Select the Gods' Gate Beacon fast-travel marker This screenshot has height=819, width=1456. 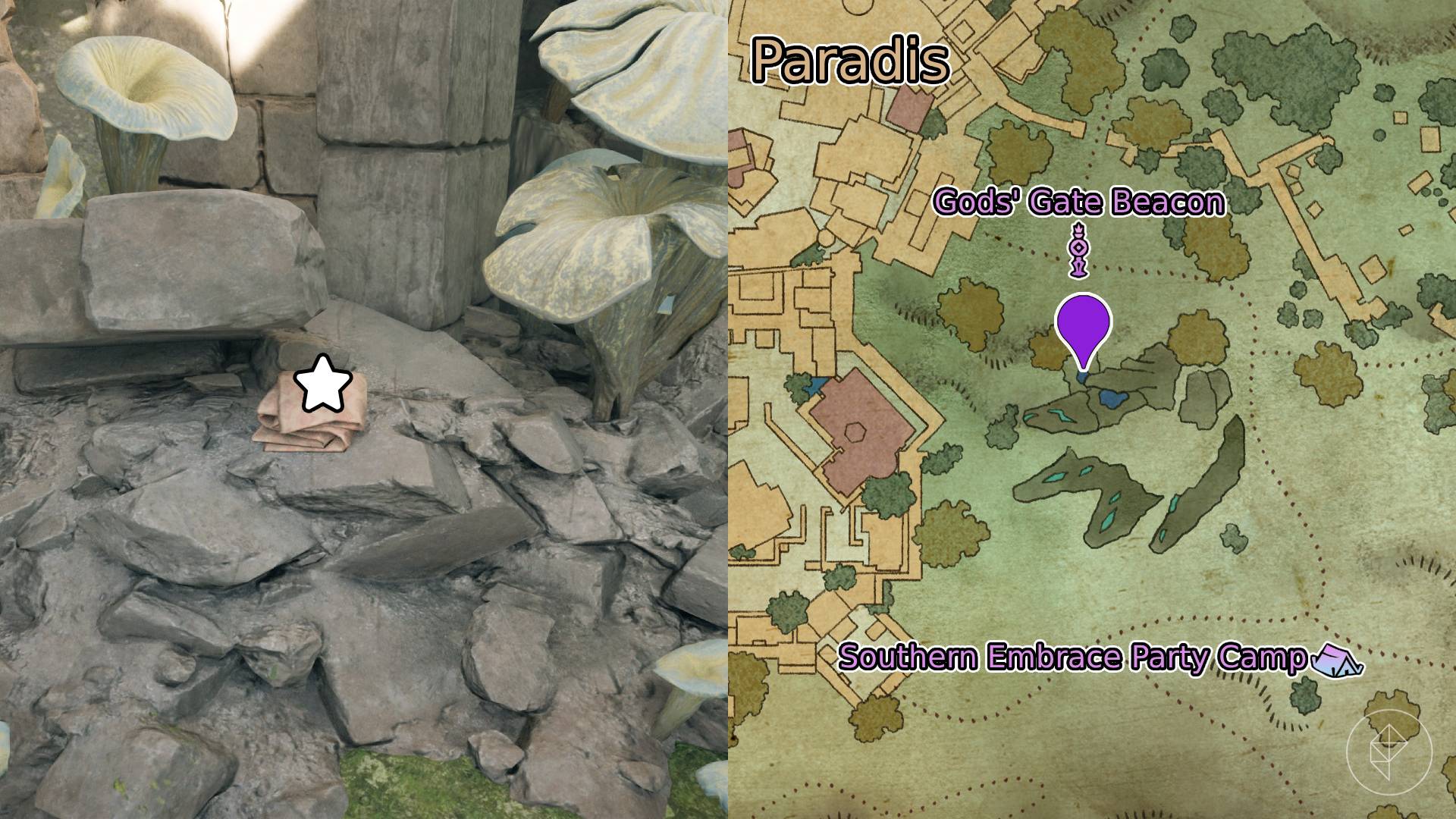point(1078,250)
